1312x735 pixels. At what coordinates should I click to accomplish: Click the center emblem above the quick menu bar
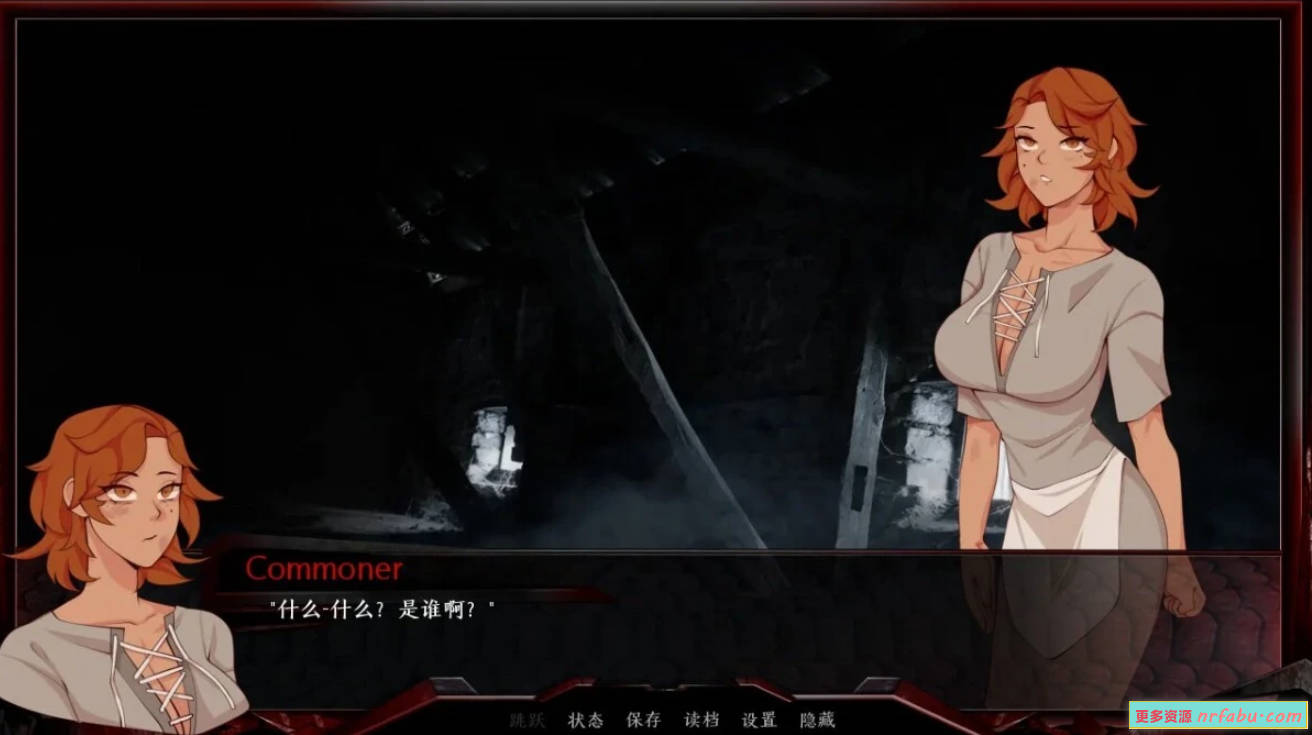tap(665, 690)
